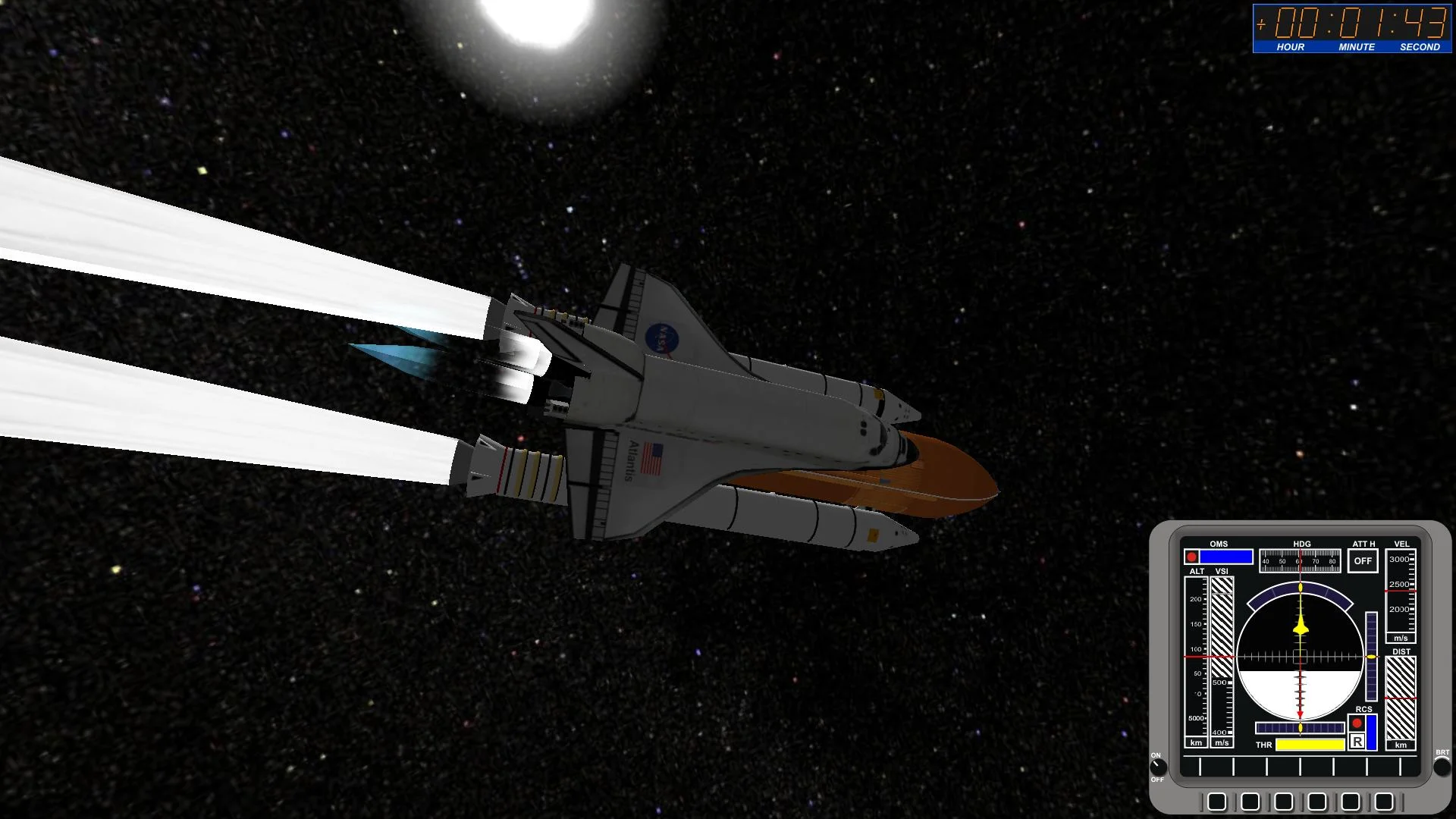Click the m/s label below the VEL scale

(1401, 639)
